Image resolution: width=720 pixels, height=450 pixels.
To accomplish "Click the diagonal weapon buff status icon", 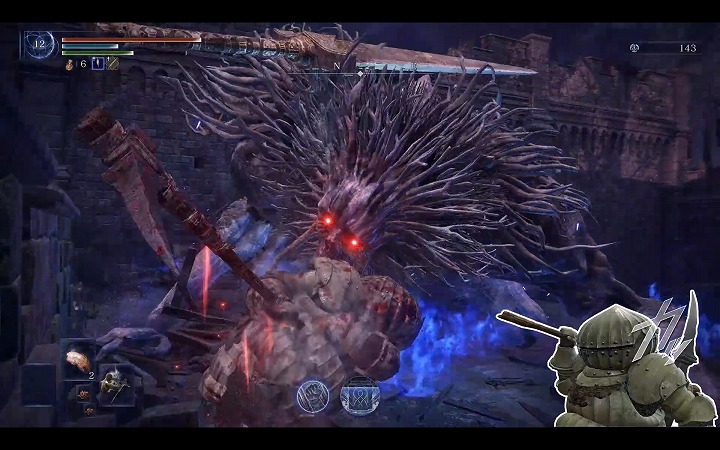I will (x=113, y=64).
